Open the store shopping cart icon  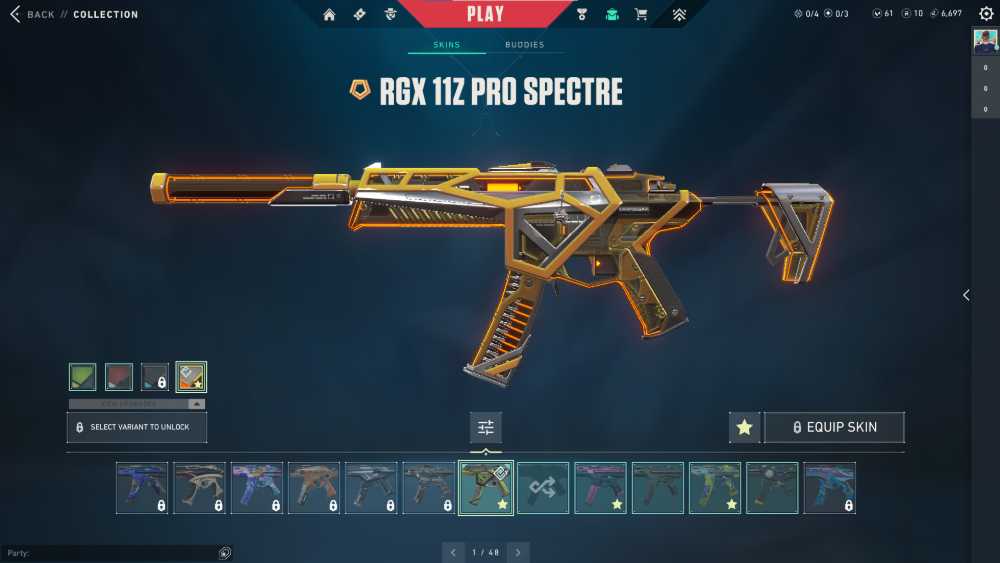click(641, 15)
